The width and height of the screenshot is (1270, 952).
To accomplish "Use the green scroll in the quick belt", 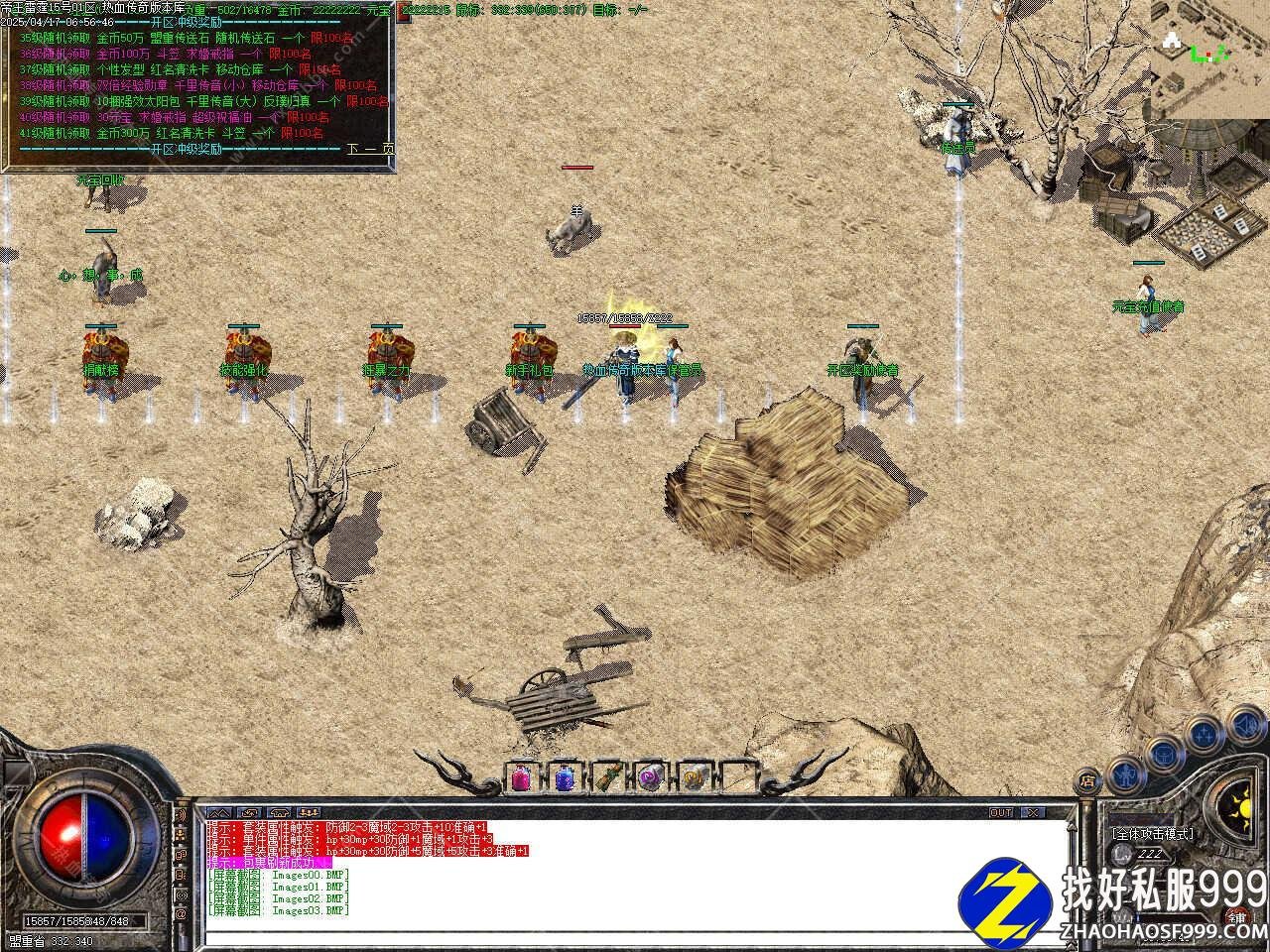I will pyautogui.click(x=607, y=778).
